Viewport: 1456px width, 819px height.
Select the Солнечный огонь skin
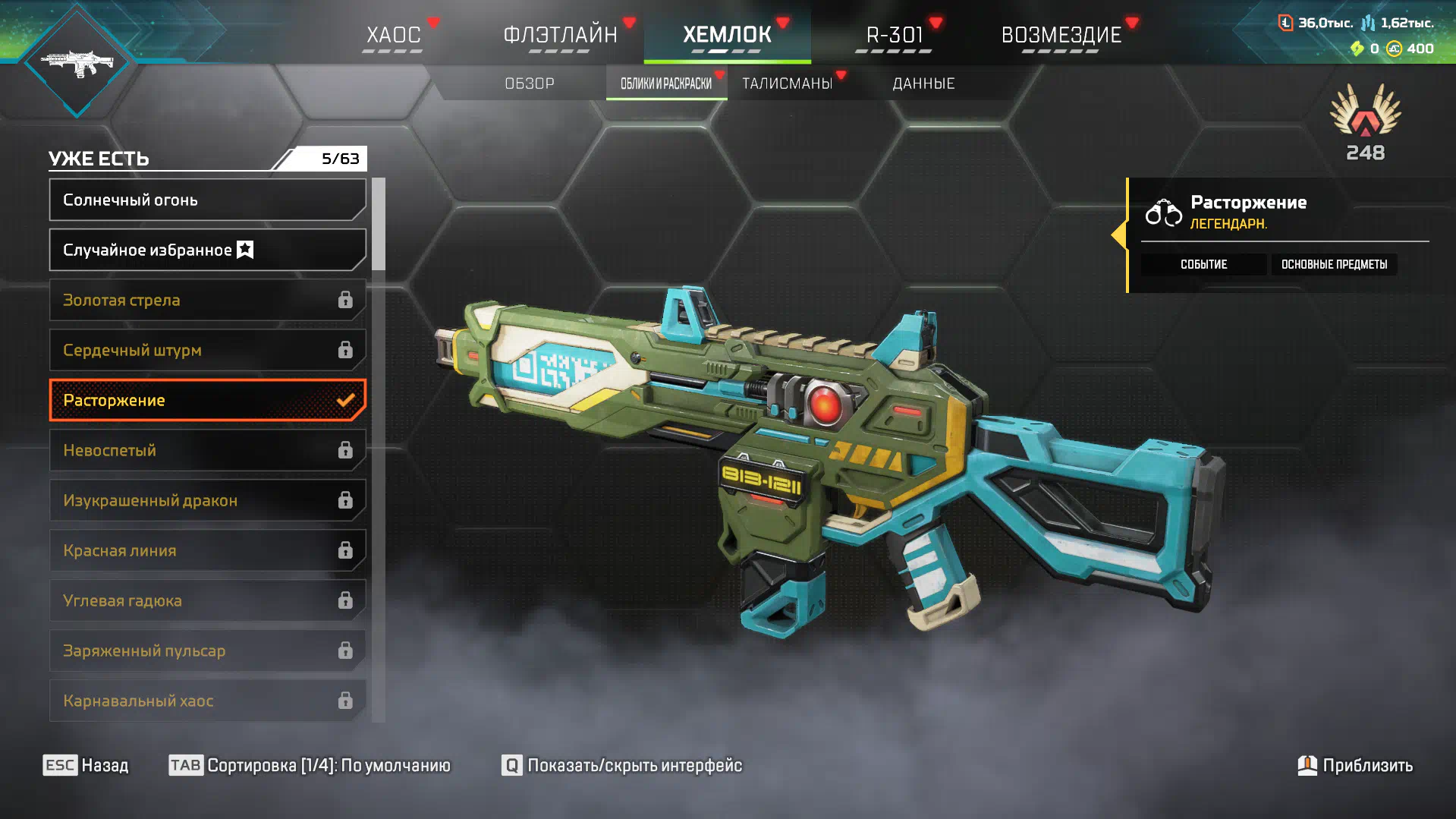coord(207,200)
